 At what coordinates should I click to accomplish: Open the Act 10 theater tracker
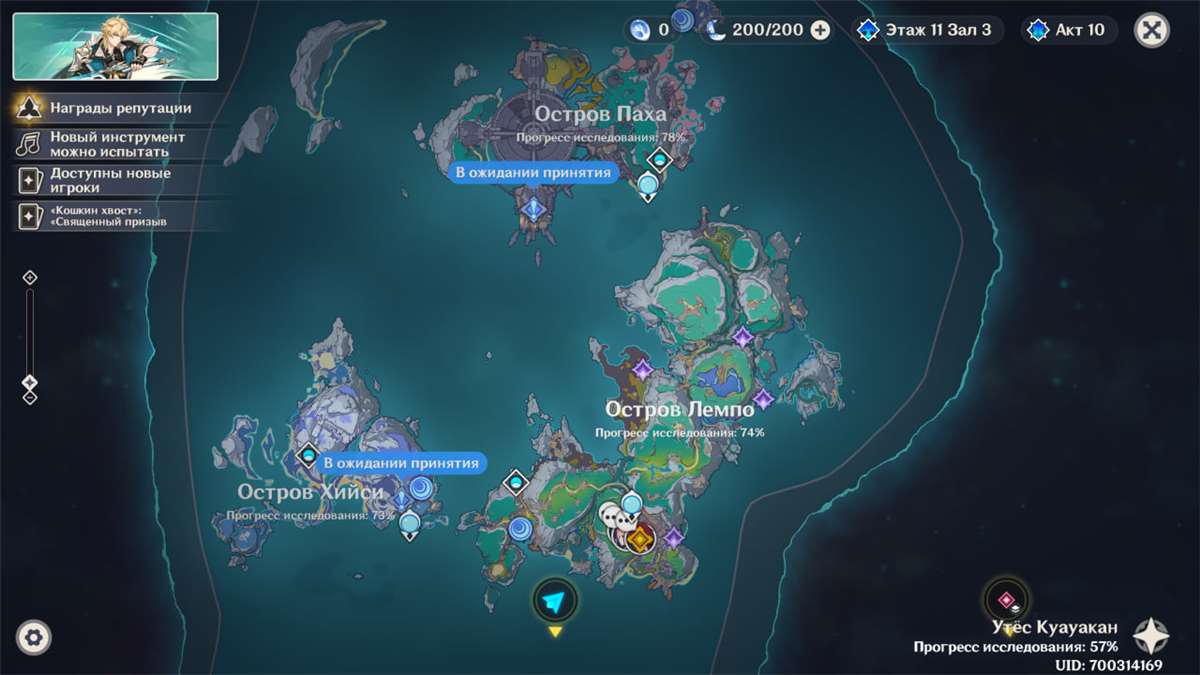pos(1069,30)
